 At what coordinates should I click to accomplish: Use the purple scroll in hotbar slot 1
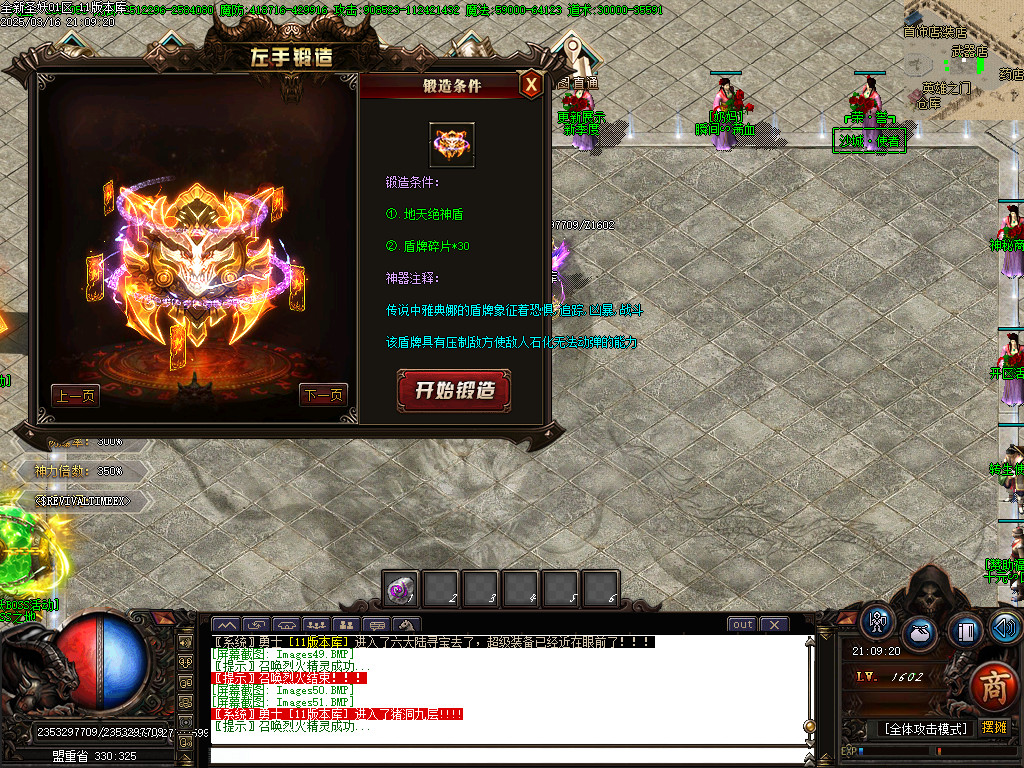coord(401,590)
